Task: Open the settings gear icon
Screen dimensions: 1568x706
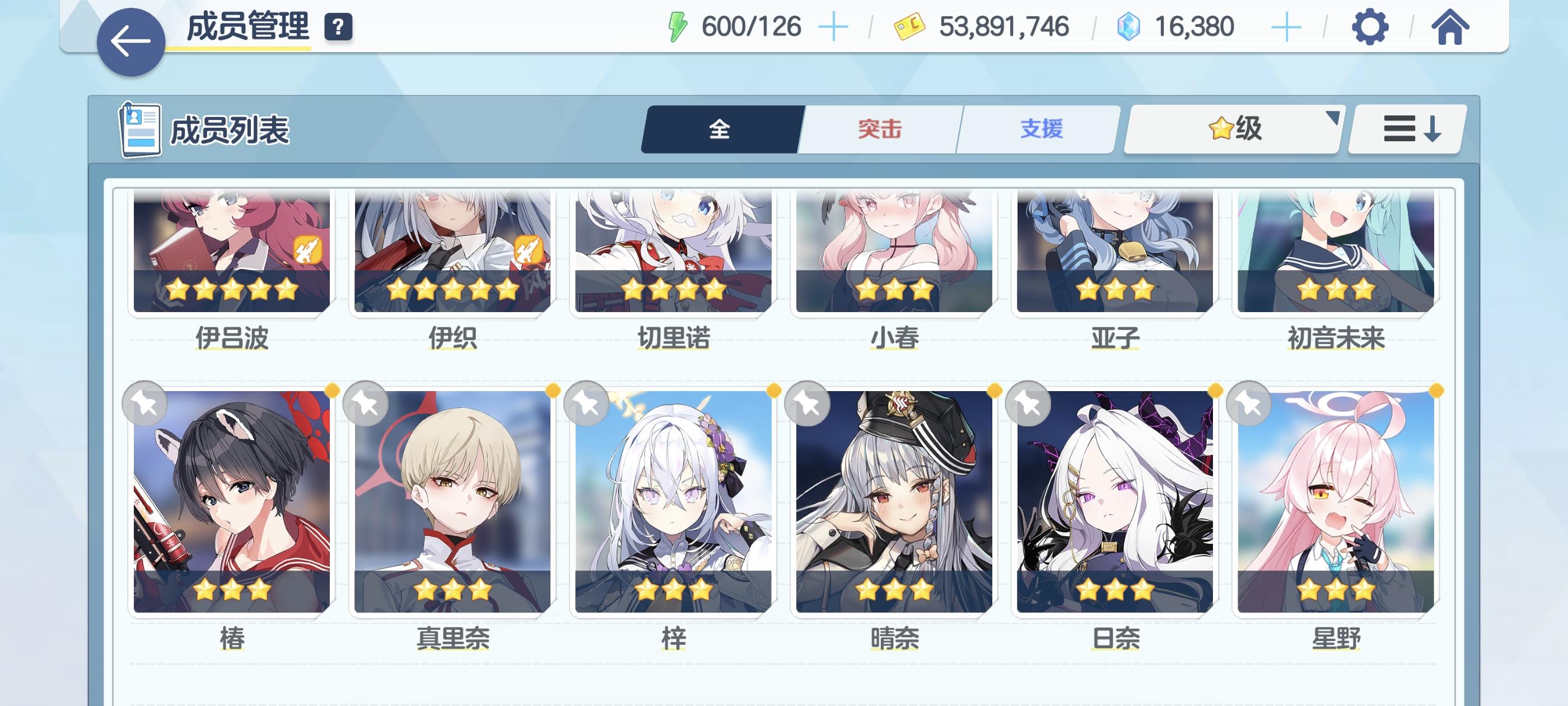Action: tap(1371, 26)
